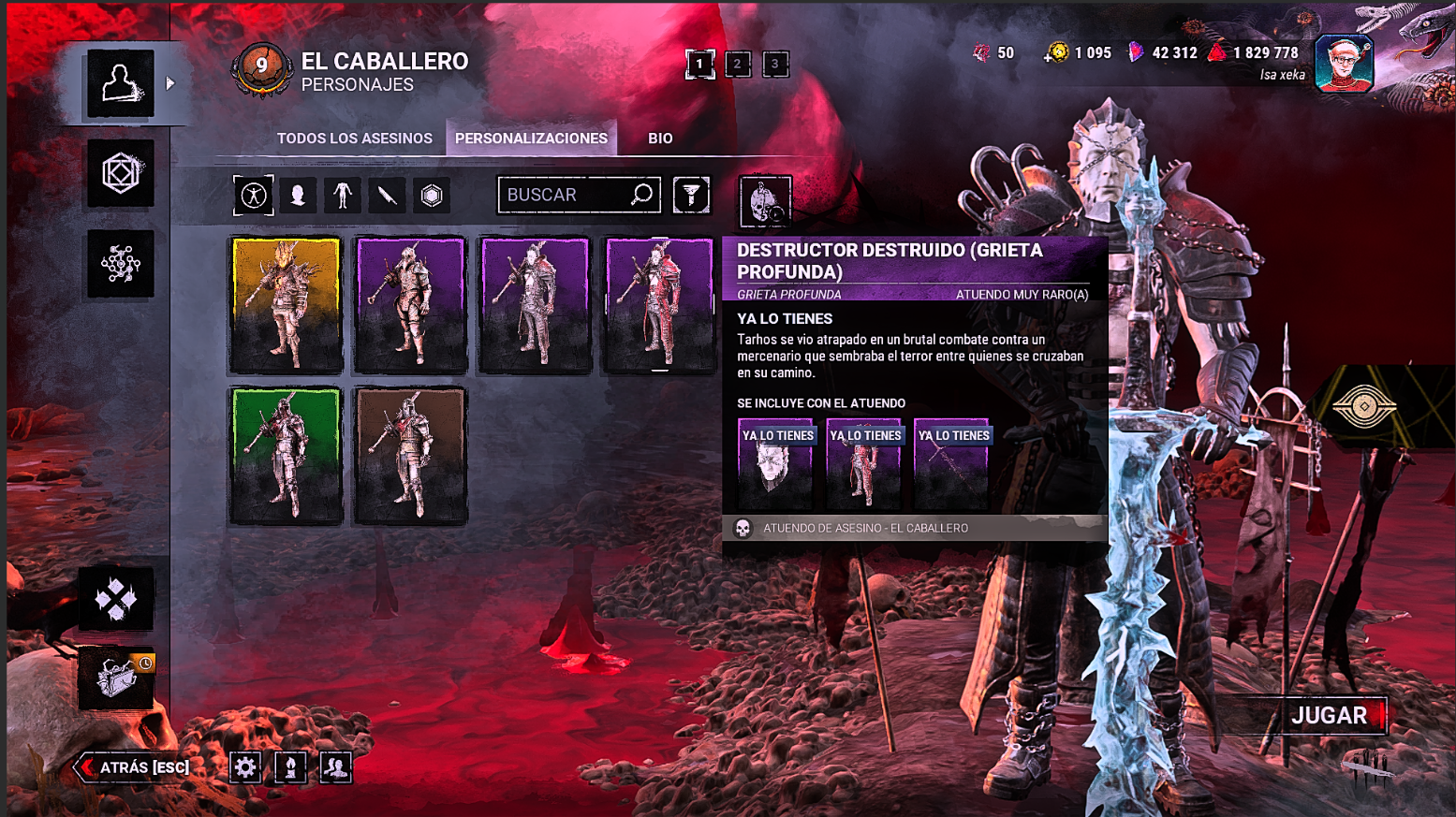Switch to character page 2
The width and height of the screenshot is (1456, 817).
point(736,65)
